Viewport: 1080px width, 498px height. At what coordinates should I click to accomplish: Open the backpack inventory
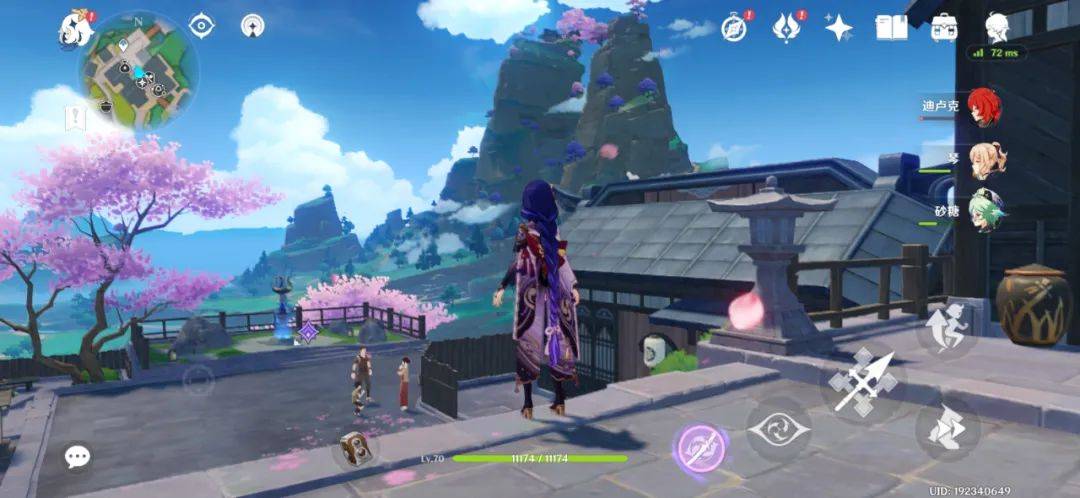pos(944,27)
